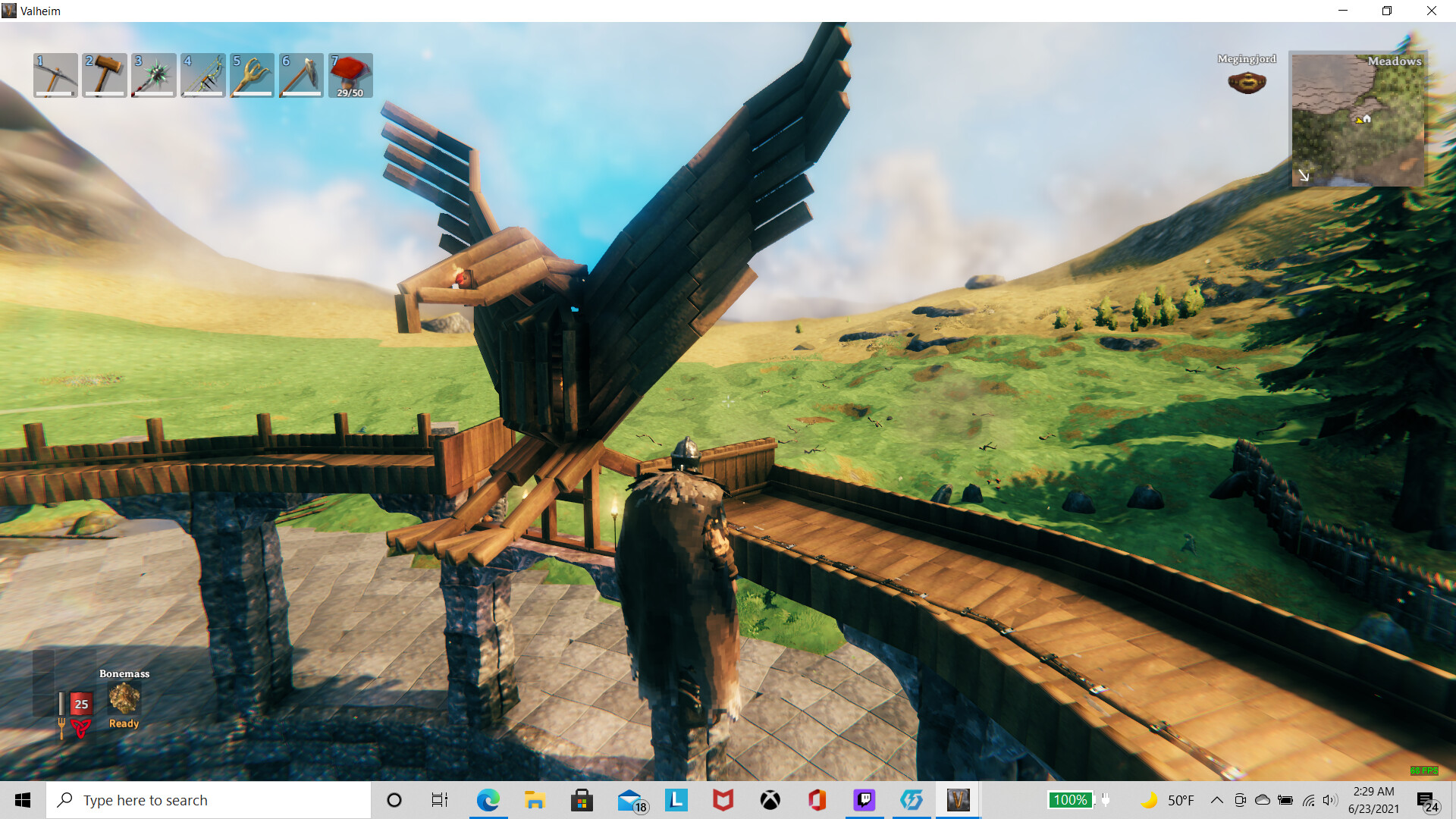Equip the bow in hotbar slot 4
The height and width of the screenshot is (819, 1456).
click(202, 75)
